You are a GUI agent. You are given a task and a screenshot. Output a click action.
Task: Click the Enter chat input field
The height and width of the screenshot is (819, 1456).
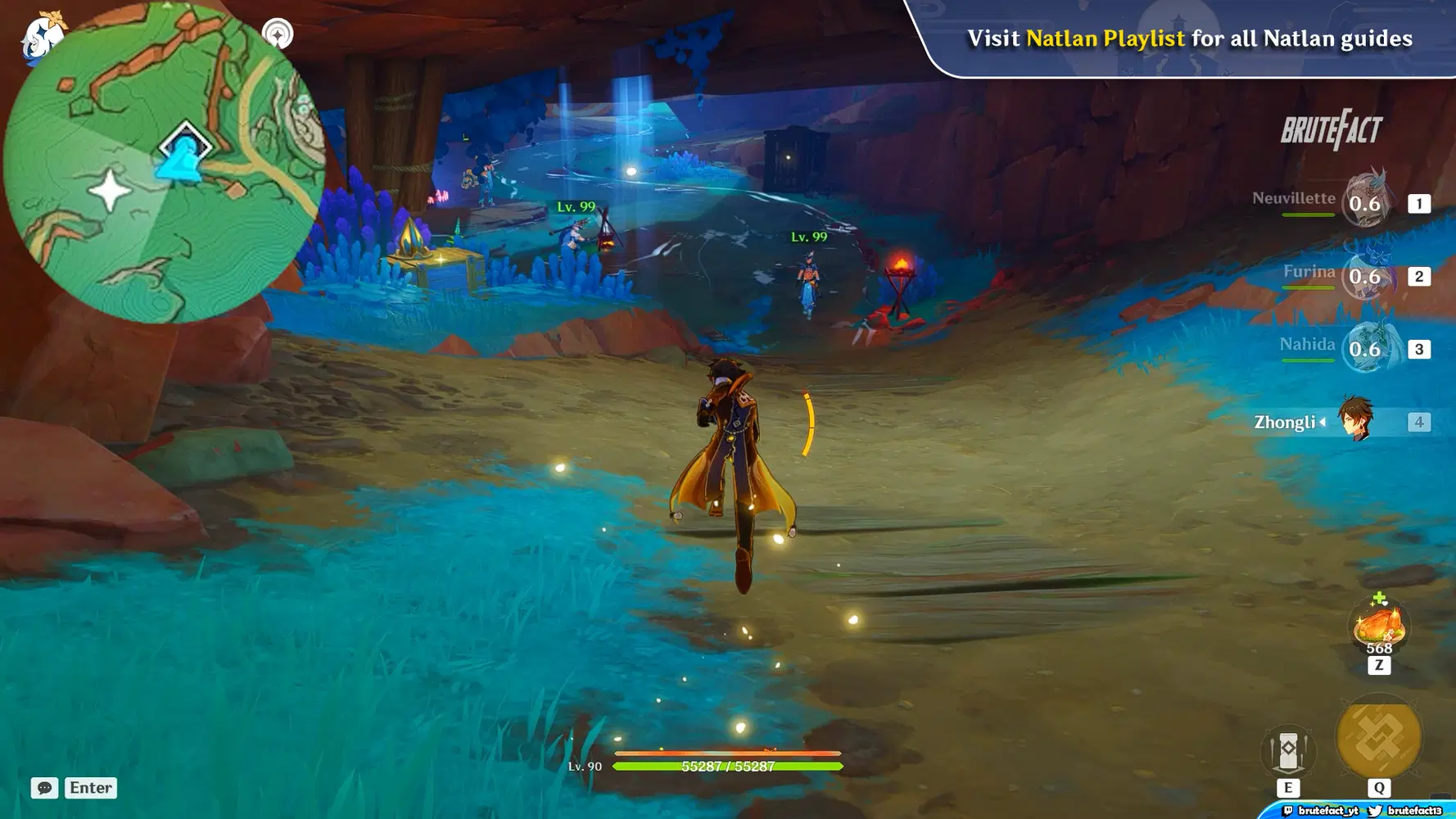pyautogui.click(x=90, y=788)
